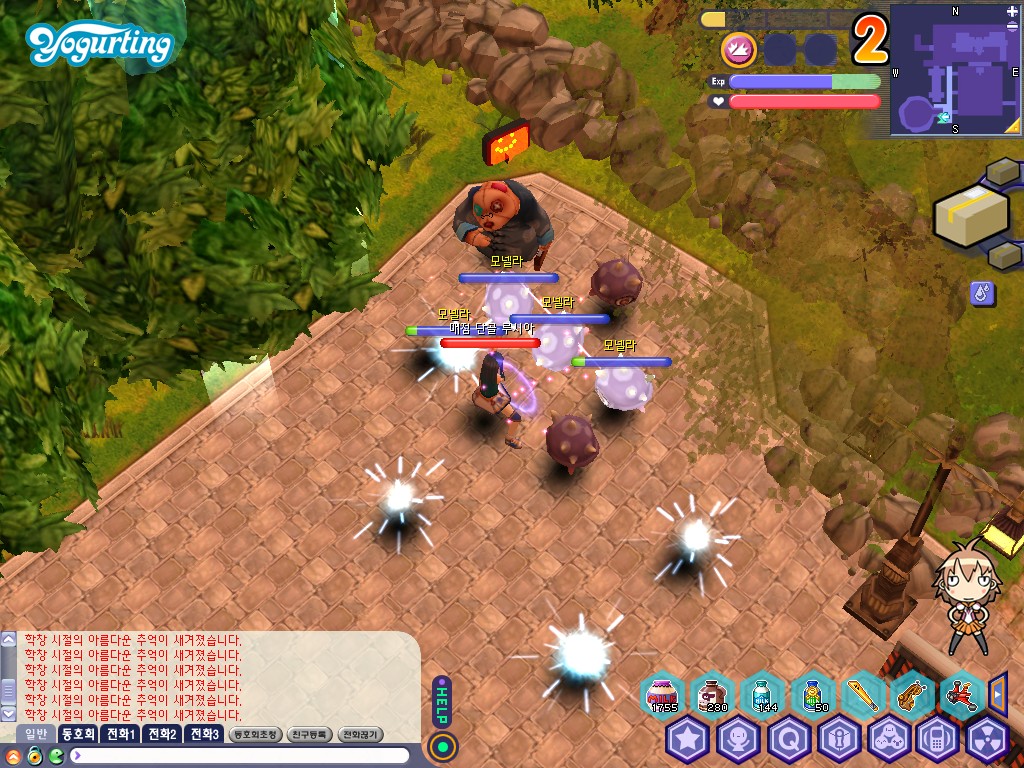Expand the hotbar with the arrow button

tap(997, 691)
